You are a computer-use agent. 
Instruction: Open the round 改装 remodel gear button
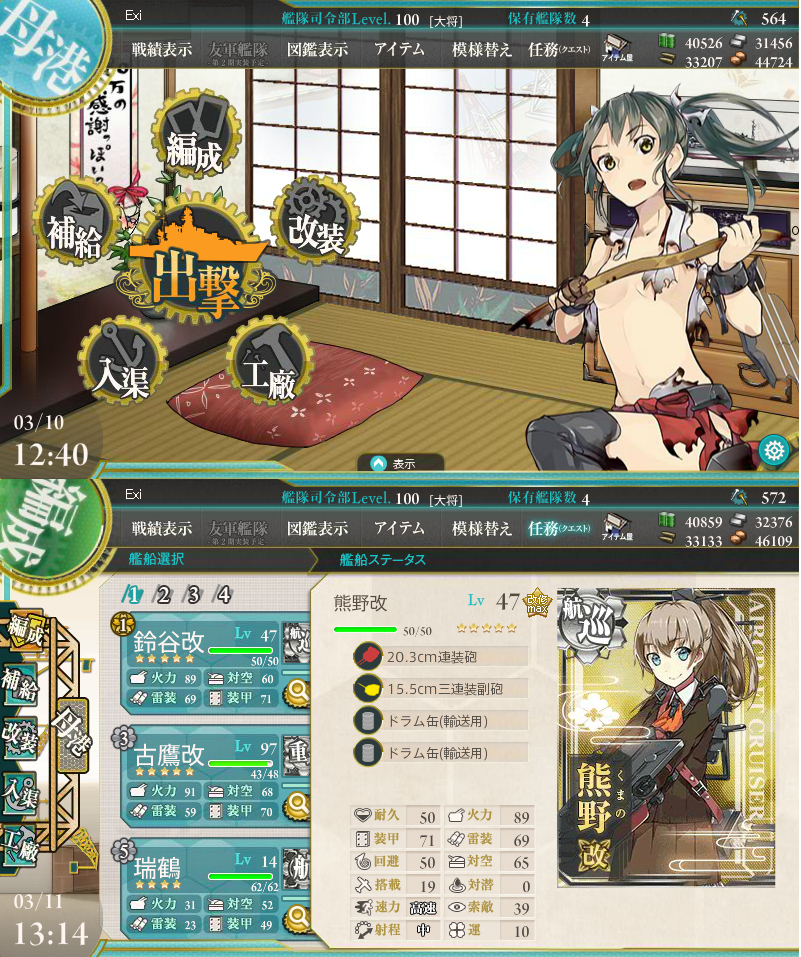316,222
